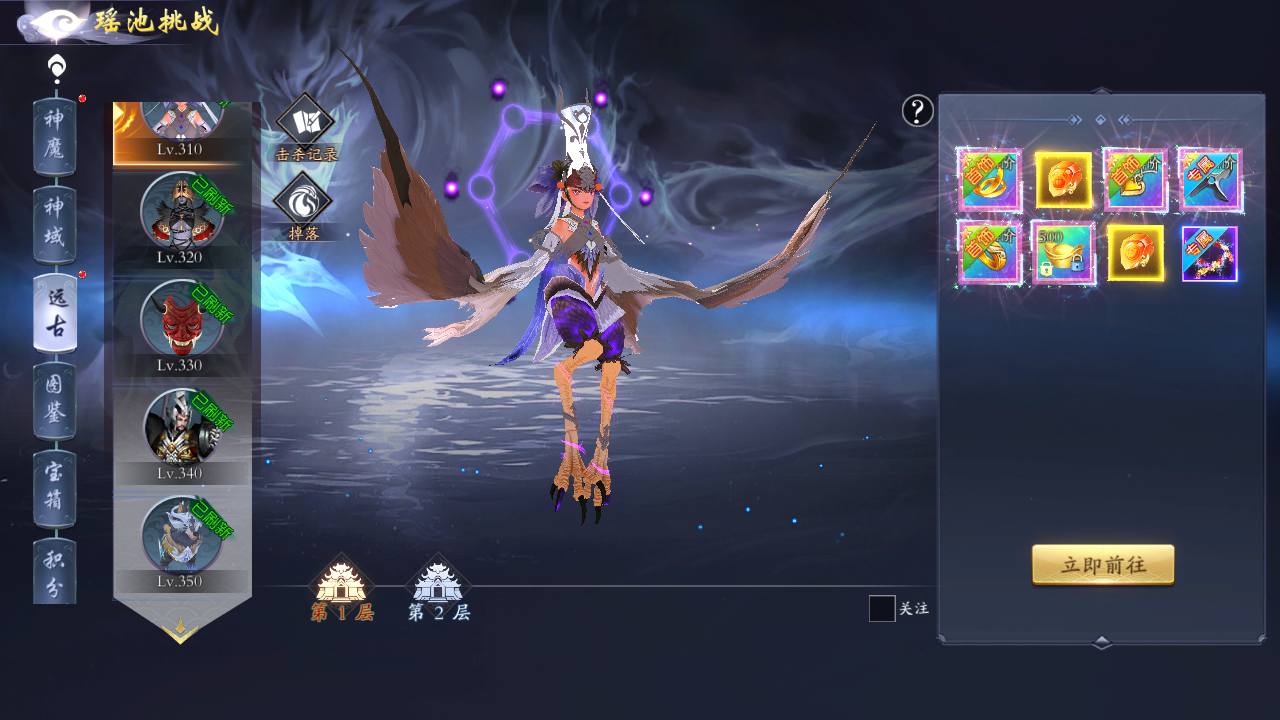Toggle the 关注 follow checkbox
Image resolution: width=1280 pixels, height=720 pixels.
882,608
